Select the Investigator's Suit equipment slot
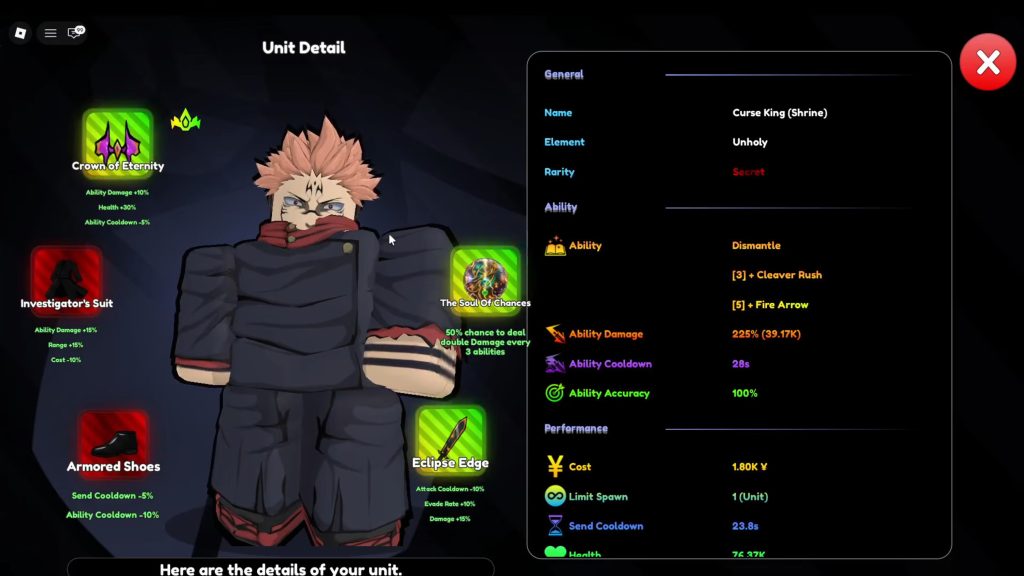 click(x=66, y=280)
